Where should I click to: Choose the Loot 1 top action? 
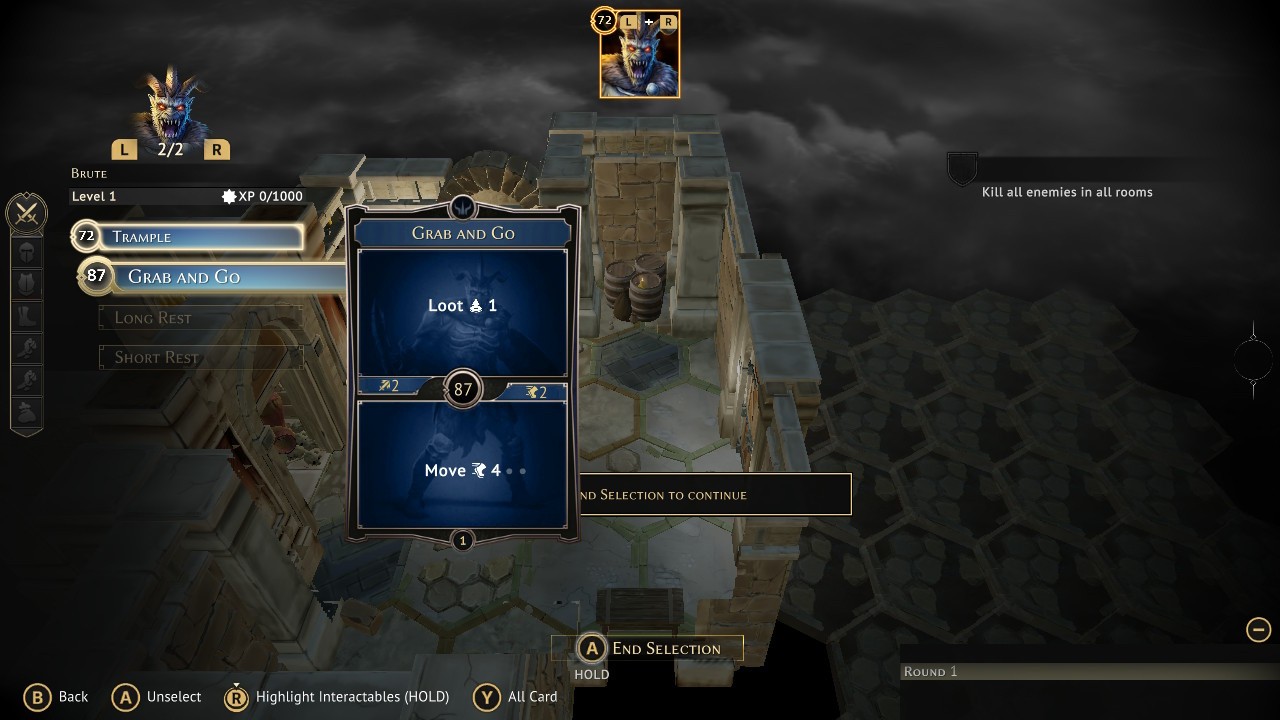[x=462, y=306]
